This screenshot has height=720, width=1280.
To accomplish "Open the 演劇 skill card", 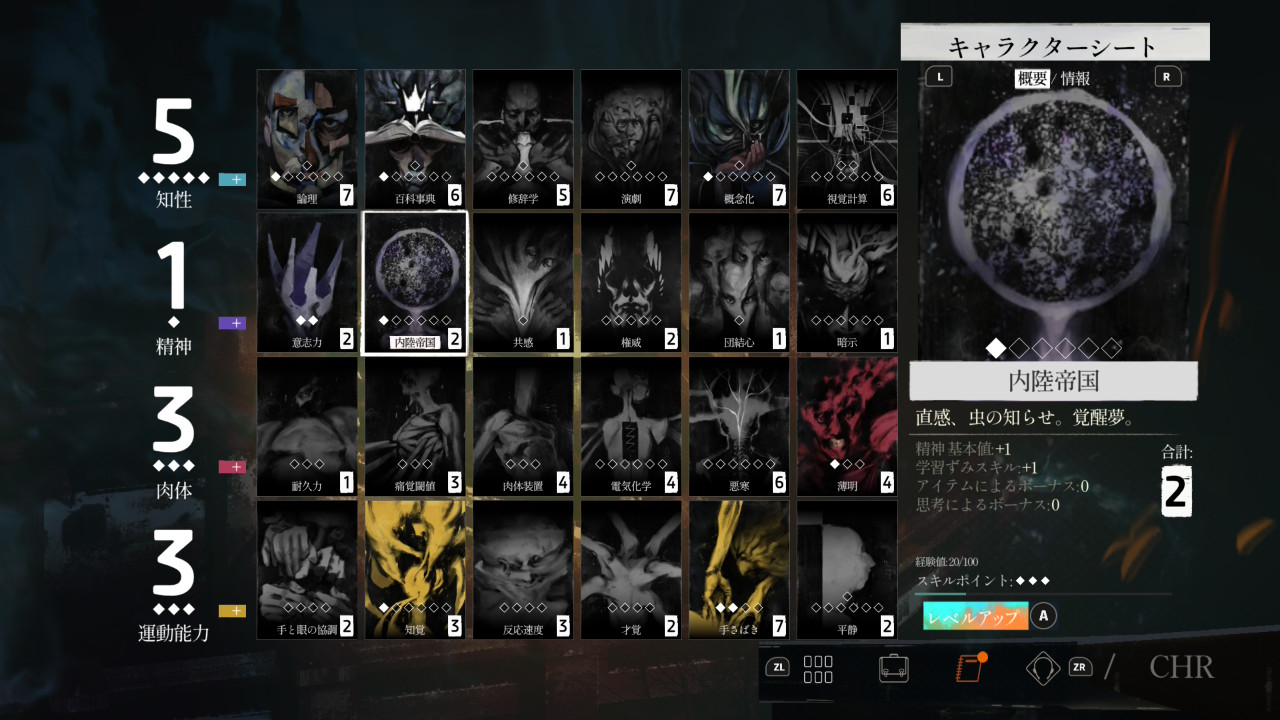I will pos(630,139).
